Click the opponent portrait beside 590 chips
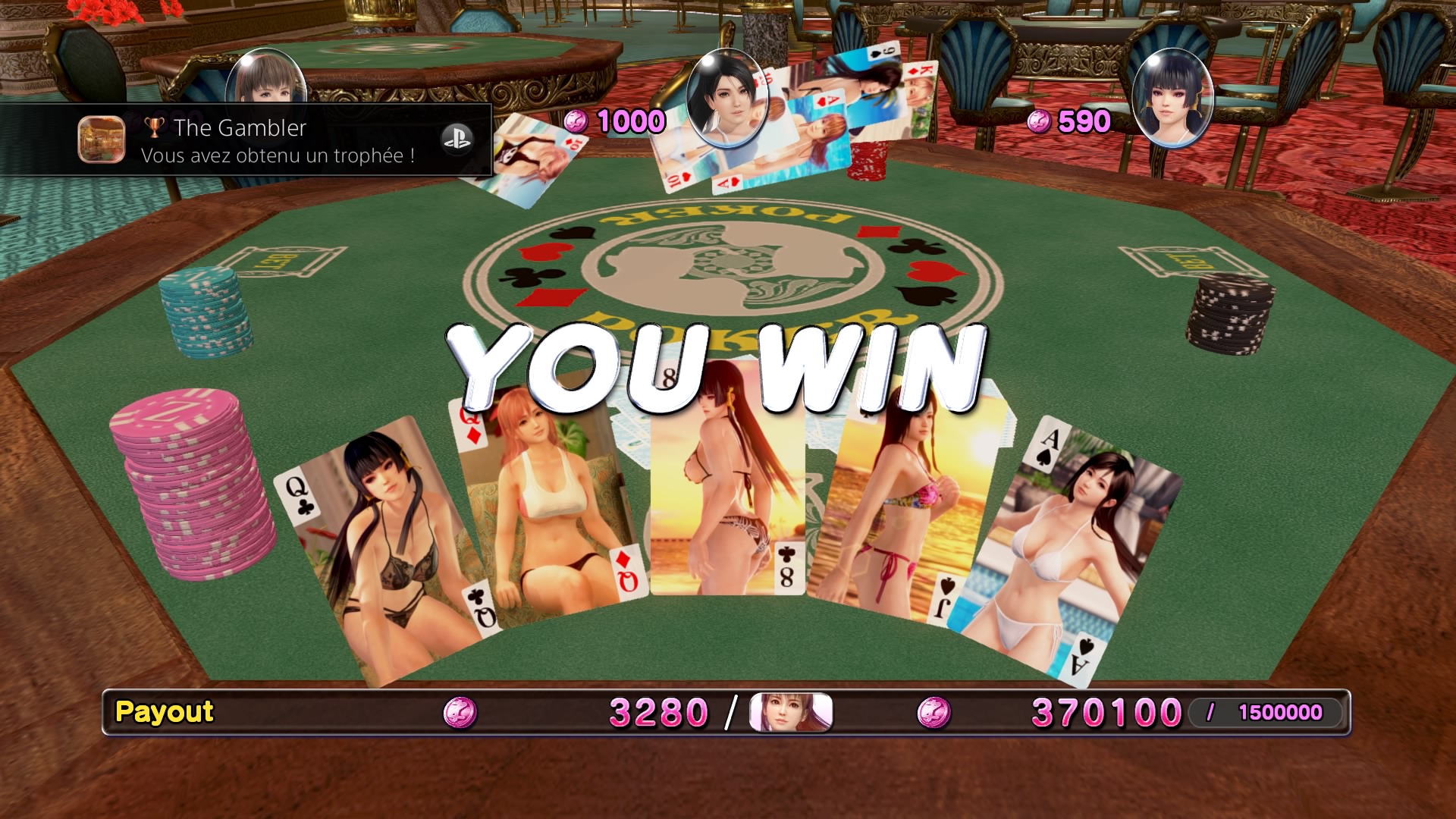 tap(1172, 97)
